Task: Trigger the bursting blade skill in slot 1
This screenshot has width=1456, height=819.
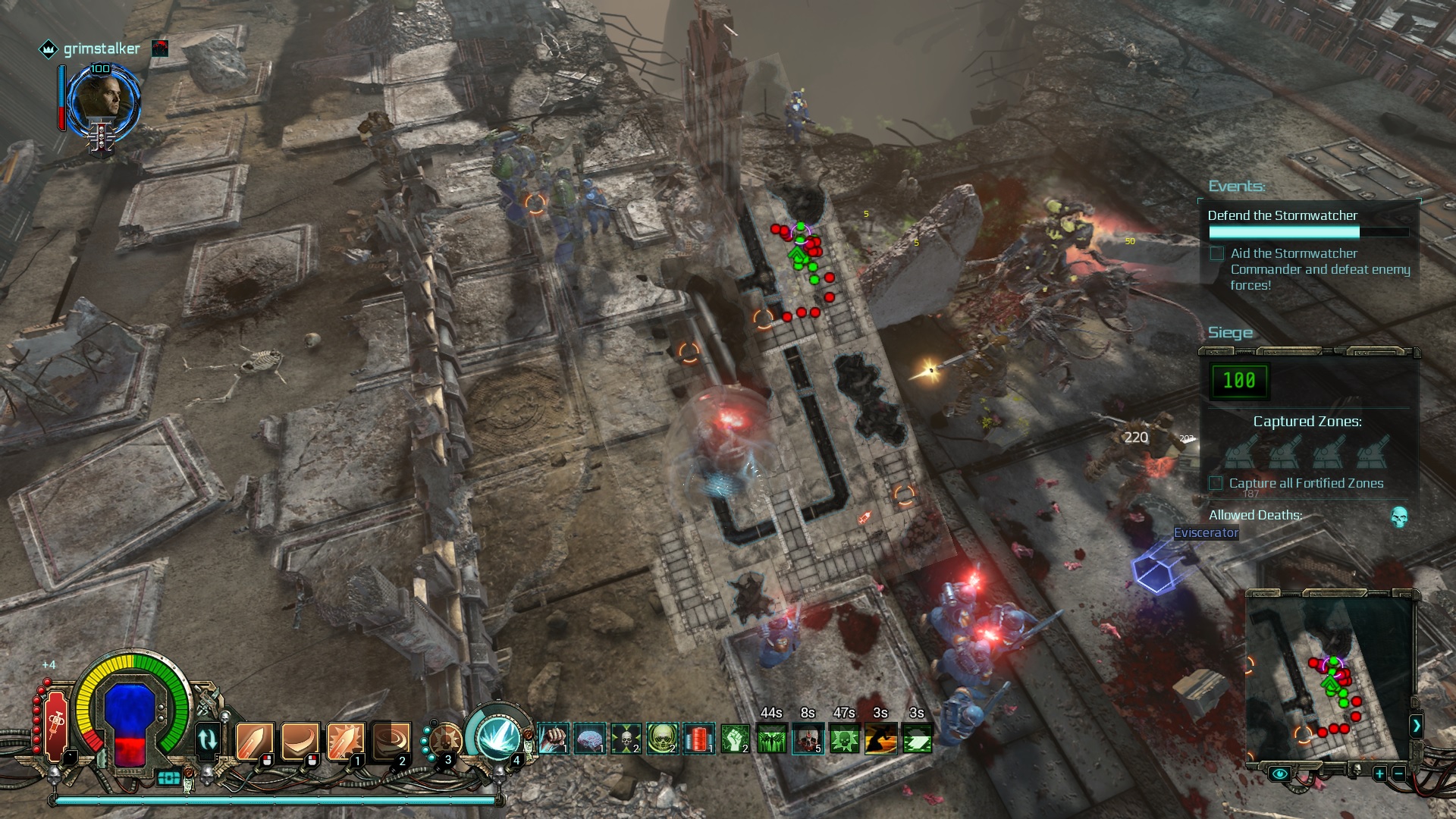Action: click(345, 740)
